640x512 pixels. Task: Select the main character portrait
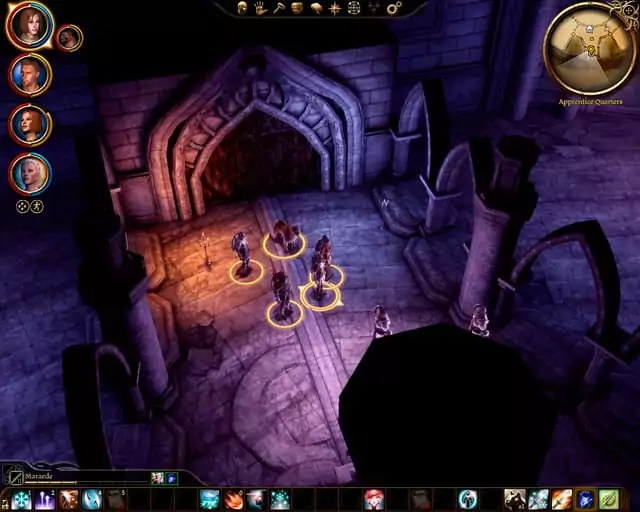click(29, 25)
